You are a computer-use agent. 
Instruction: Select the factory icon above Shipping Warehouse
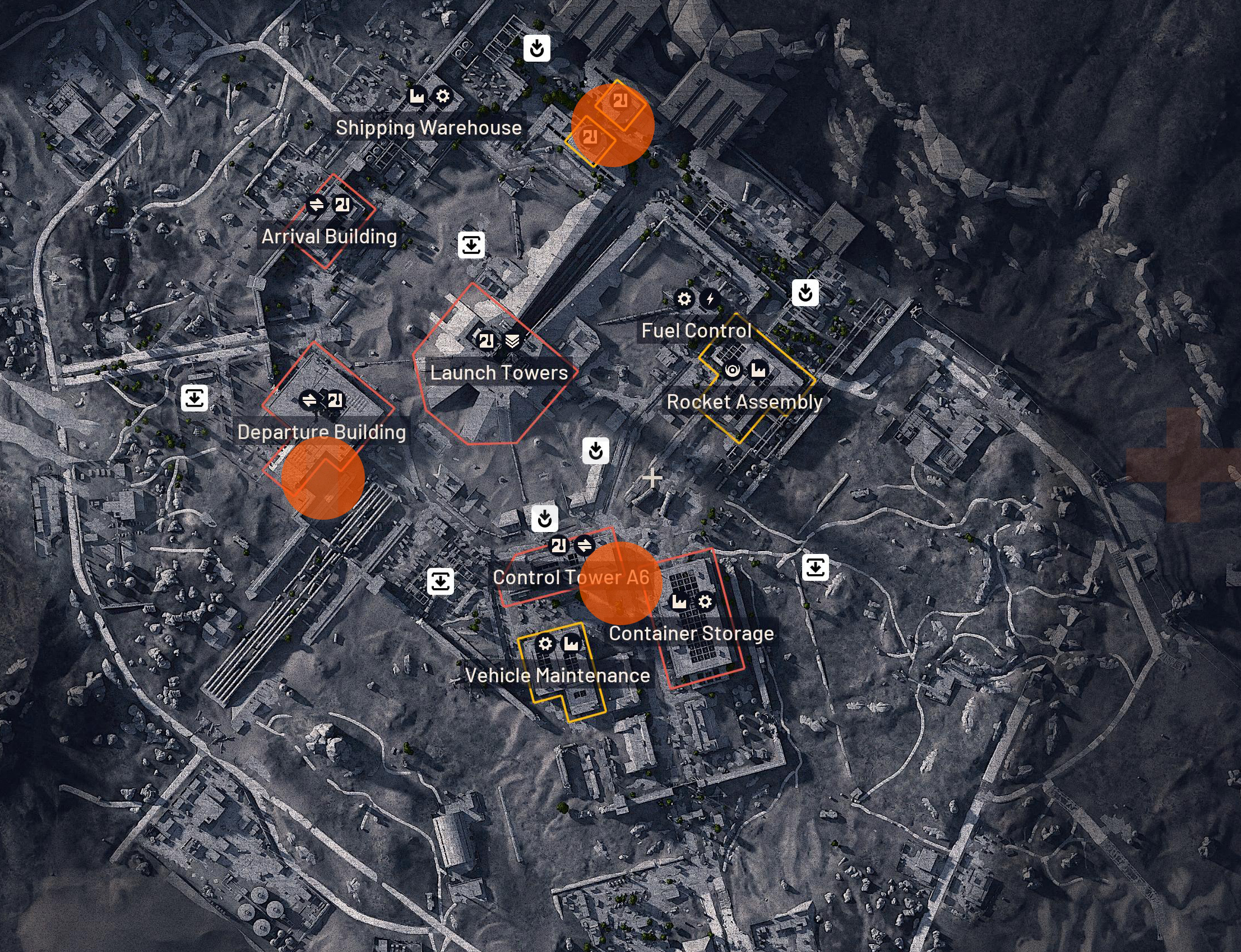point(418,96)
